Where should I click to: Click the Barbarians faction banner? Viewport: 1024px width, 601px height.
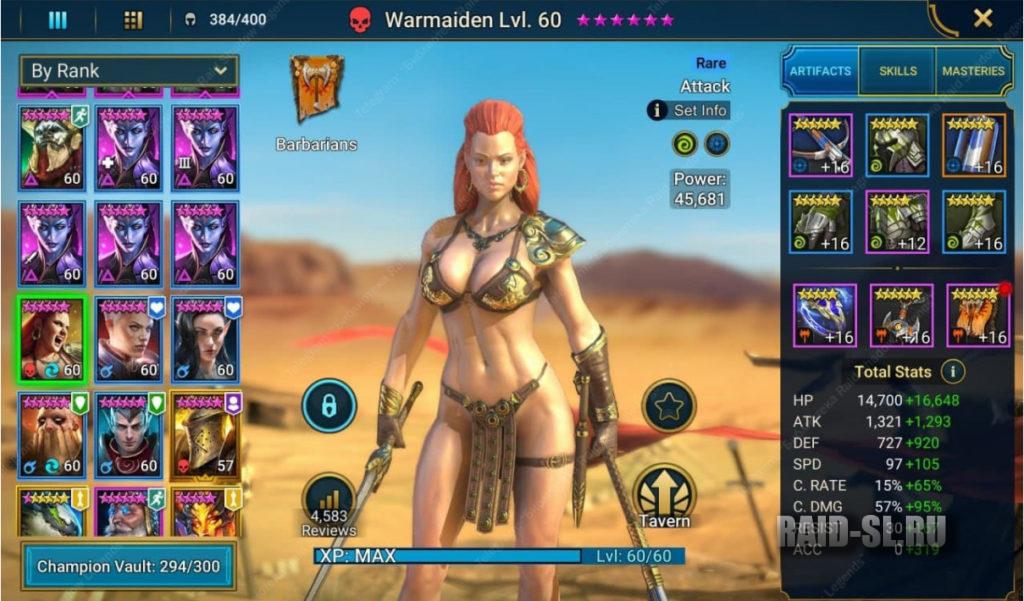pyautogui.click(x=316, y=90)
